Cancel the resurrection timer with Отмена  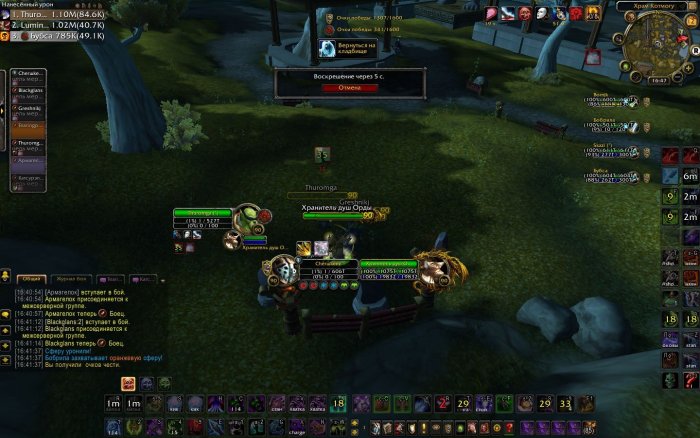click(349, 87)
